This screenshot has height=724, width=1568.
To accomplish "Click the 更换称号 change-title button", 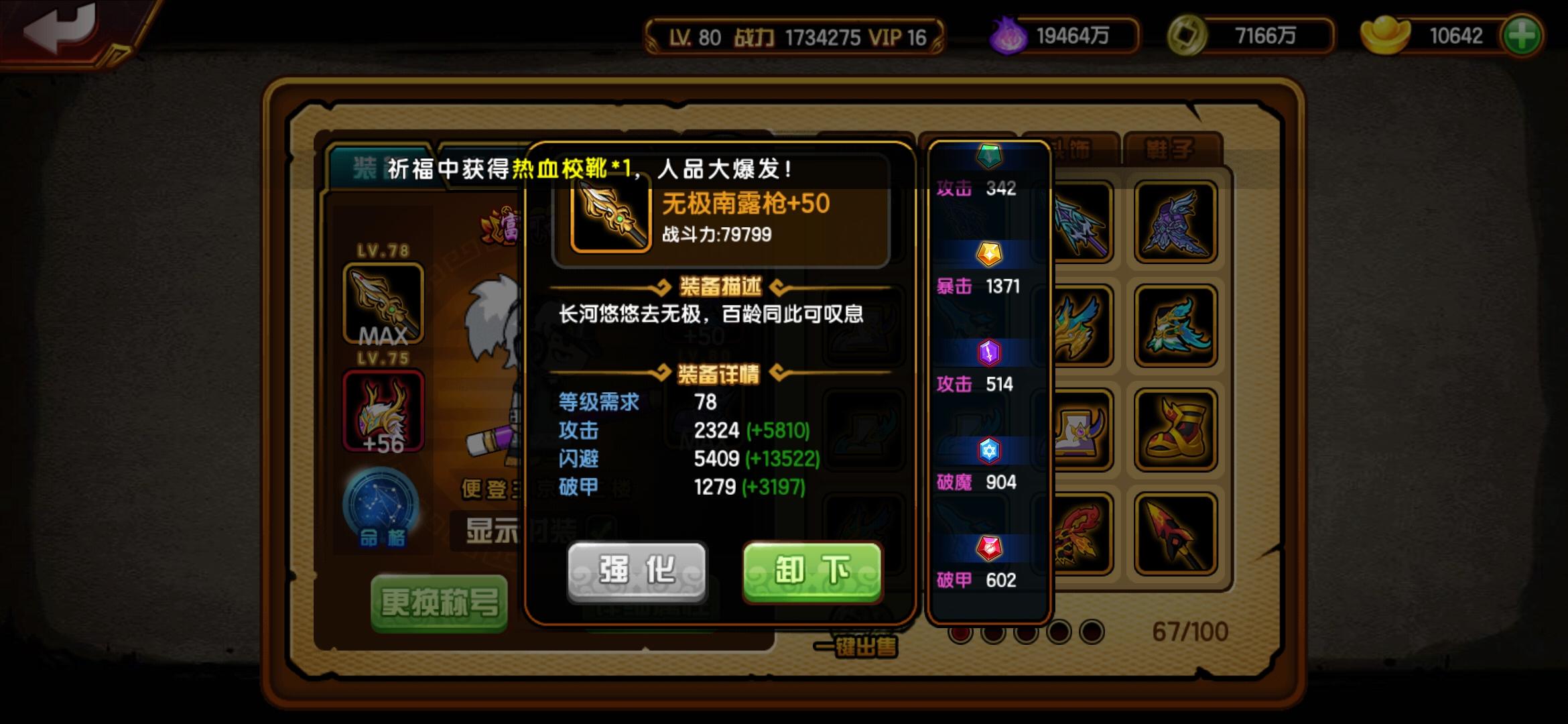I will pyautogui.click(x=439, y=603).
